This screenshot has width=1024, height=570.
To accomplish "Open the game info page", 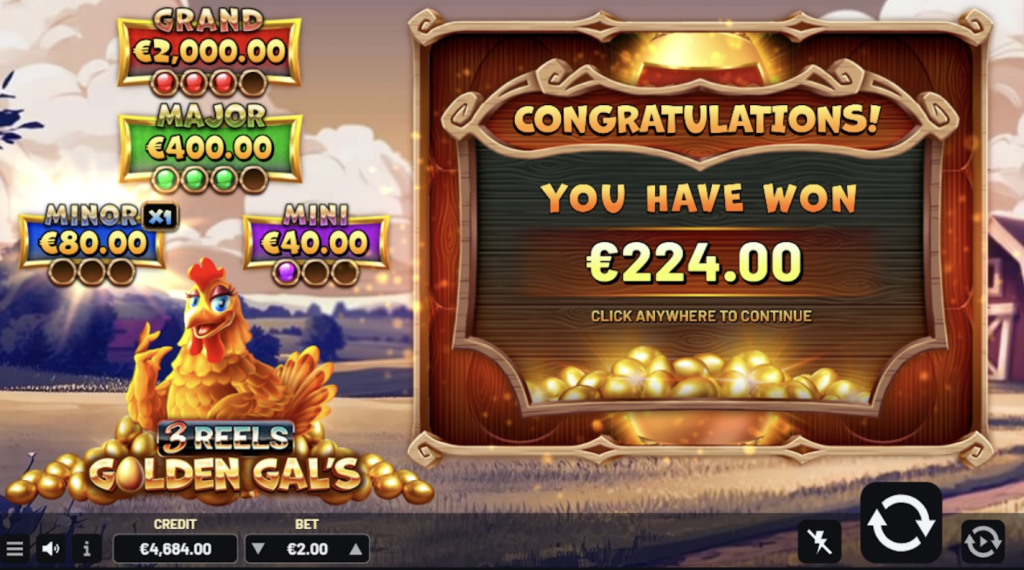I will pos(86,548).
